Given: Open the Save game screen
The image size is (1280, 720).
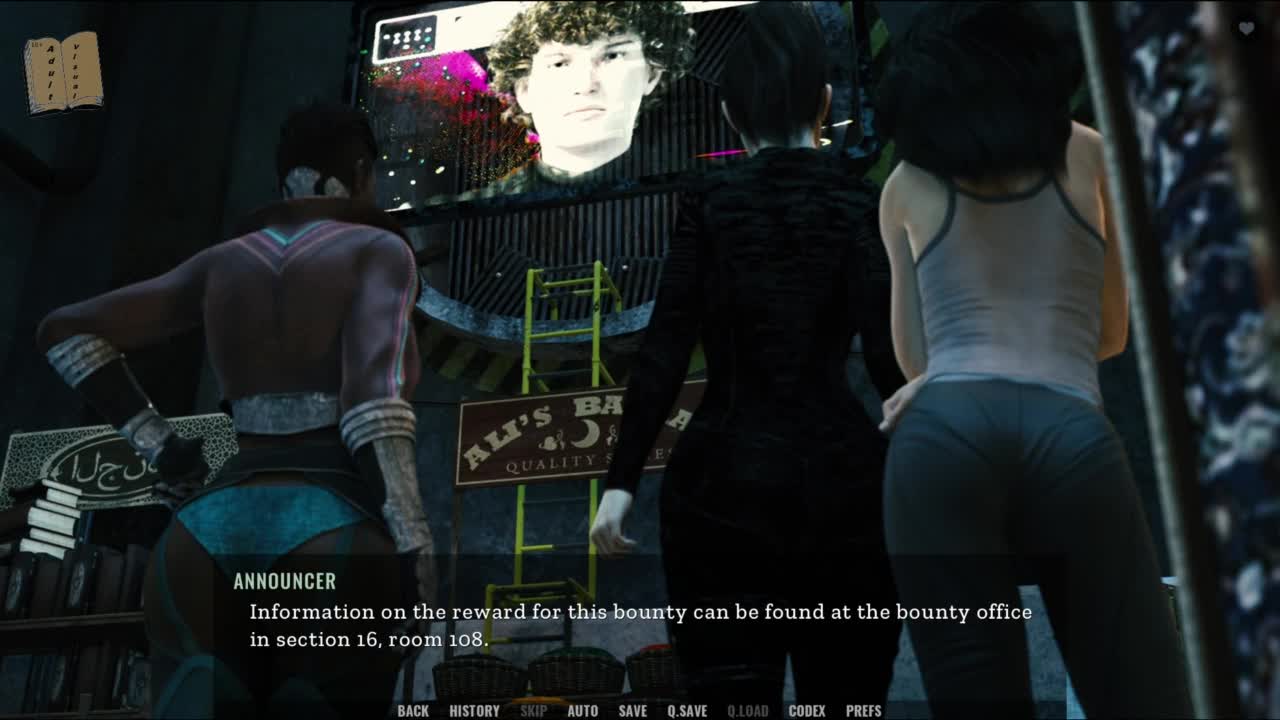Looking at the screenshot, I should pyautogui.click(x=632, y=711).
